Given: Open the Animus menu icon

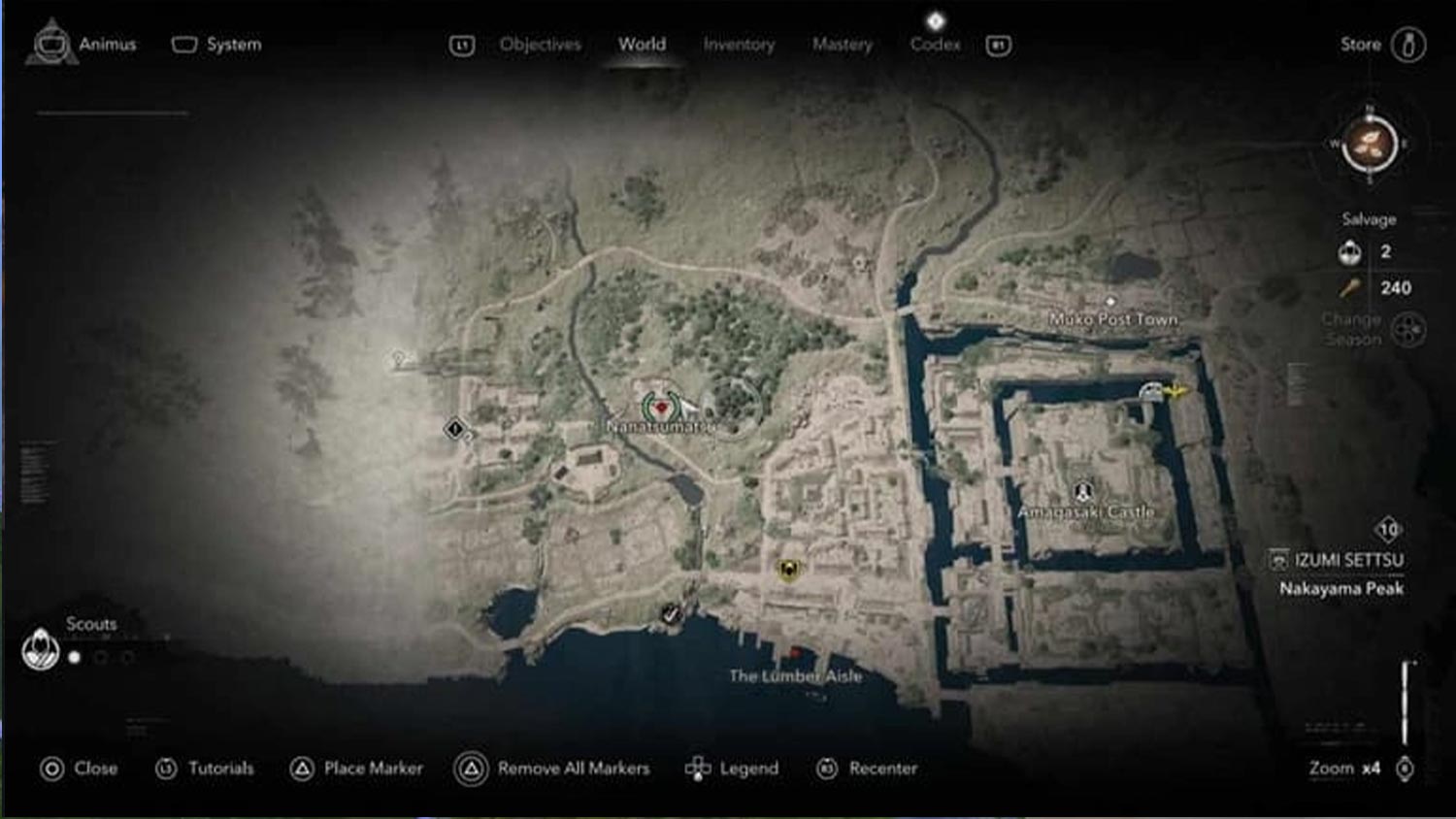Looking at the screenshot, I should (50, 44).
